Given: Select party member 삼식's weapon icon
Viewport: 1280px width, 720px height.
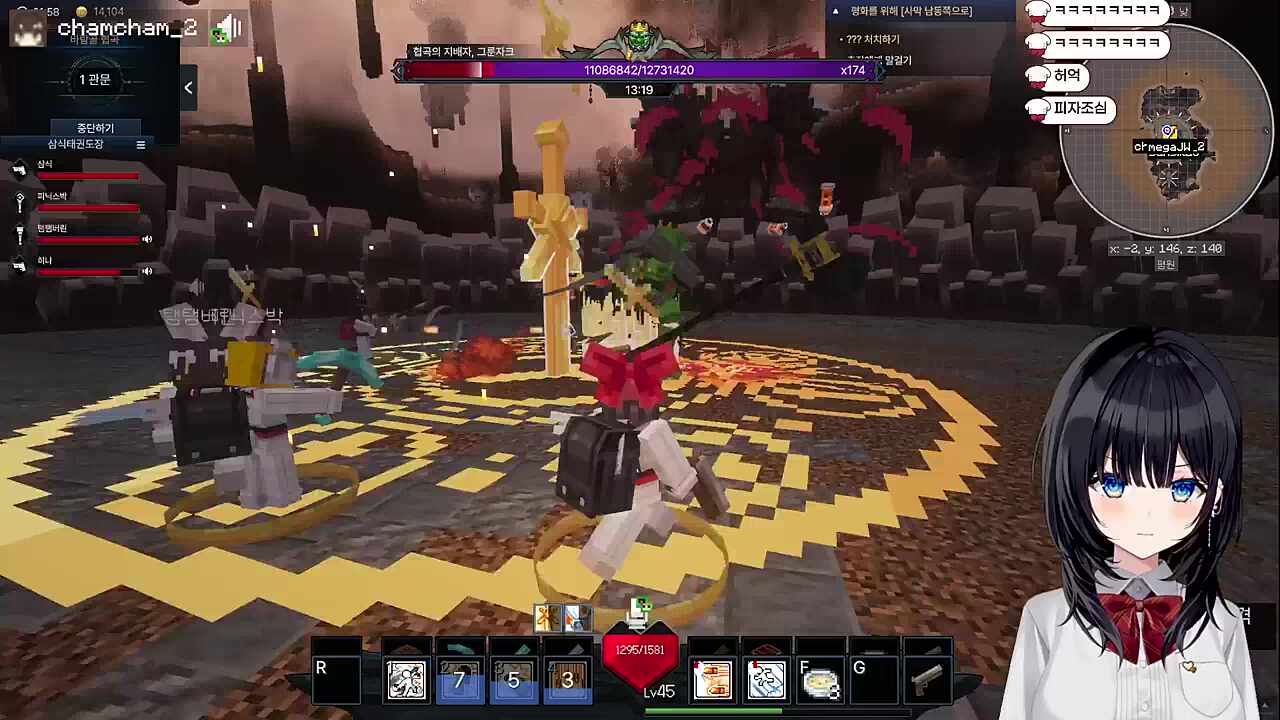Looking at the screenshot, I should pos(19,170).
